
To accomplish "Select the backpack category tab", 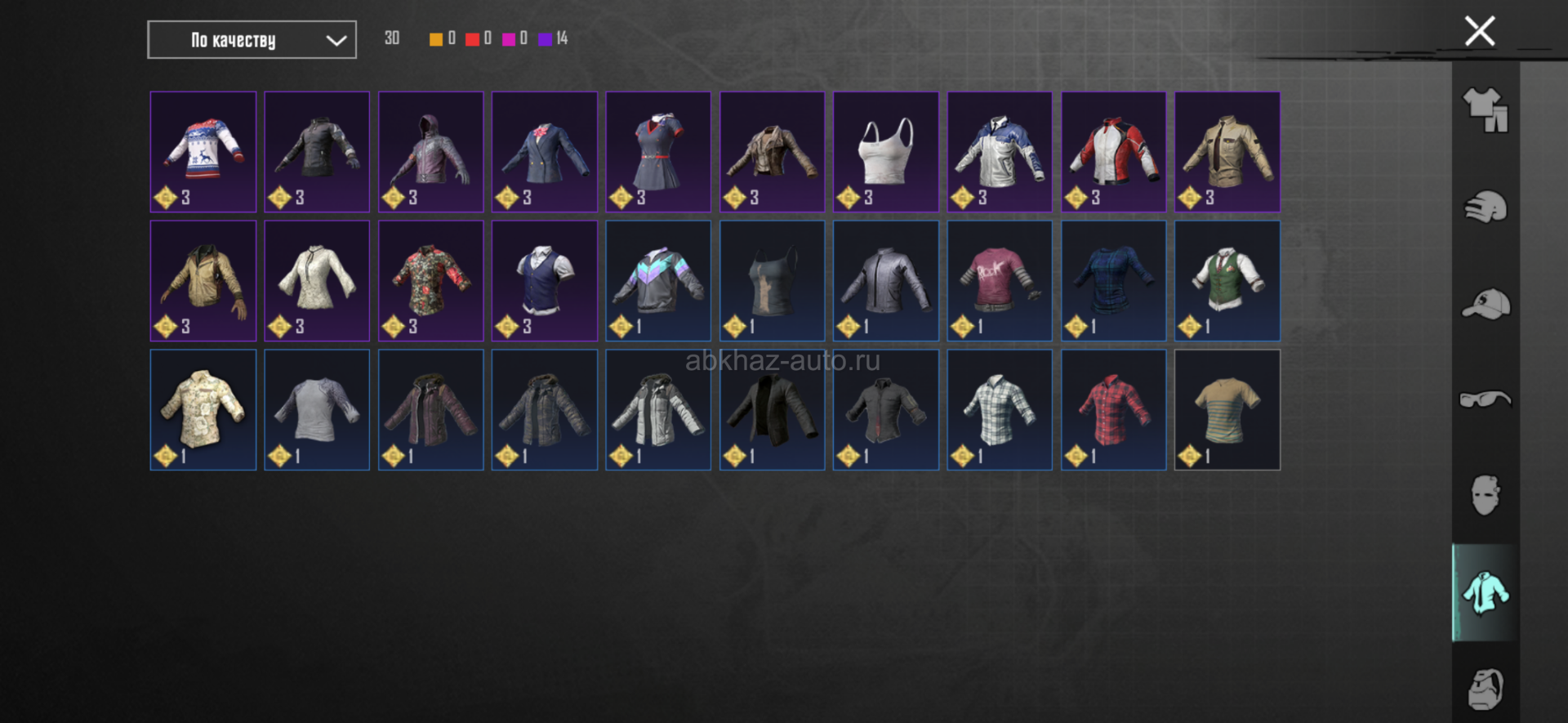I will tap(1486, 689).
